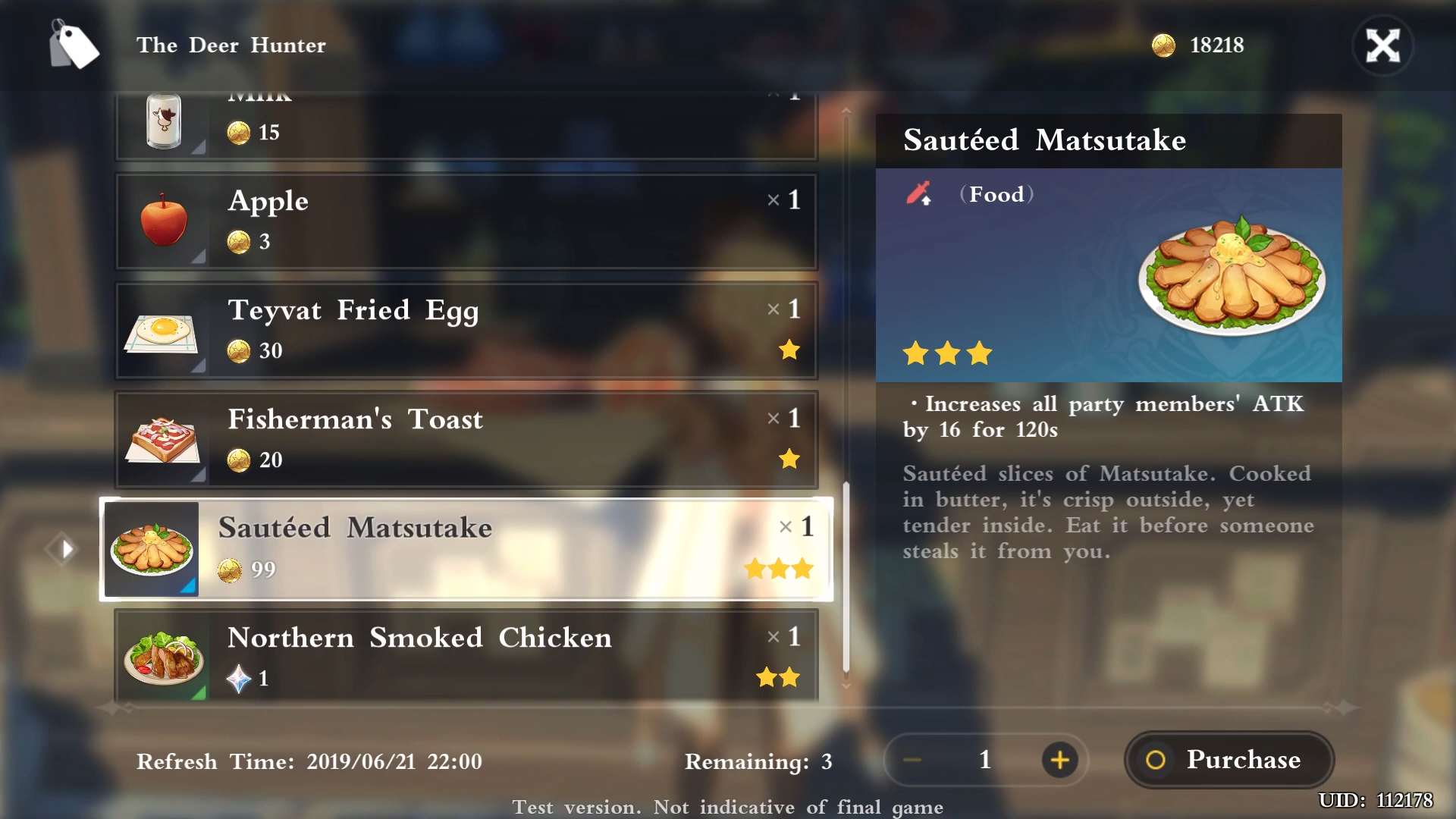This screenshot has width=1456, height=819.
Task: Click the Genesis Crystal icon under Northern Smoked Chicken
Action: pos(240,679)
